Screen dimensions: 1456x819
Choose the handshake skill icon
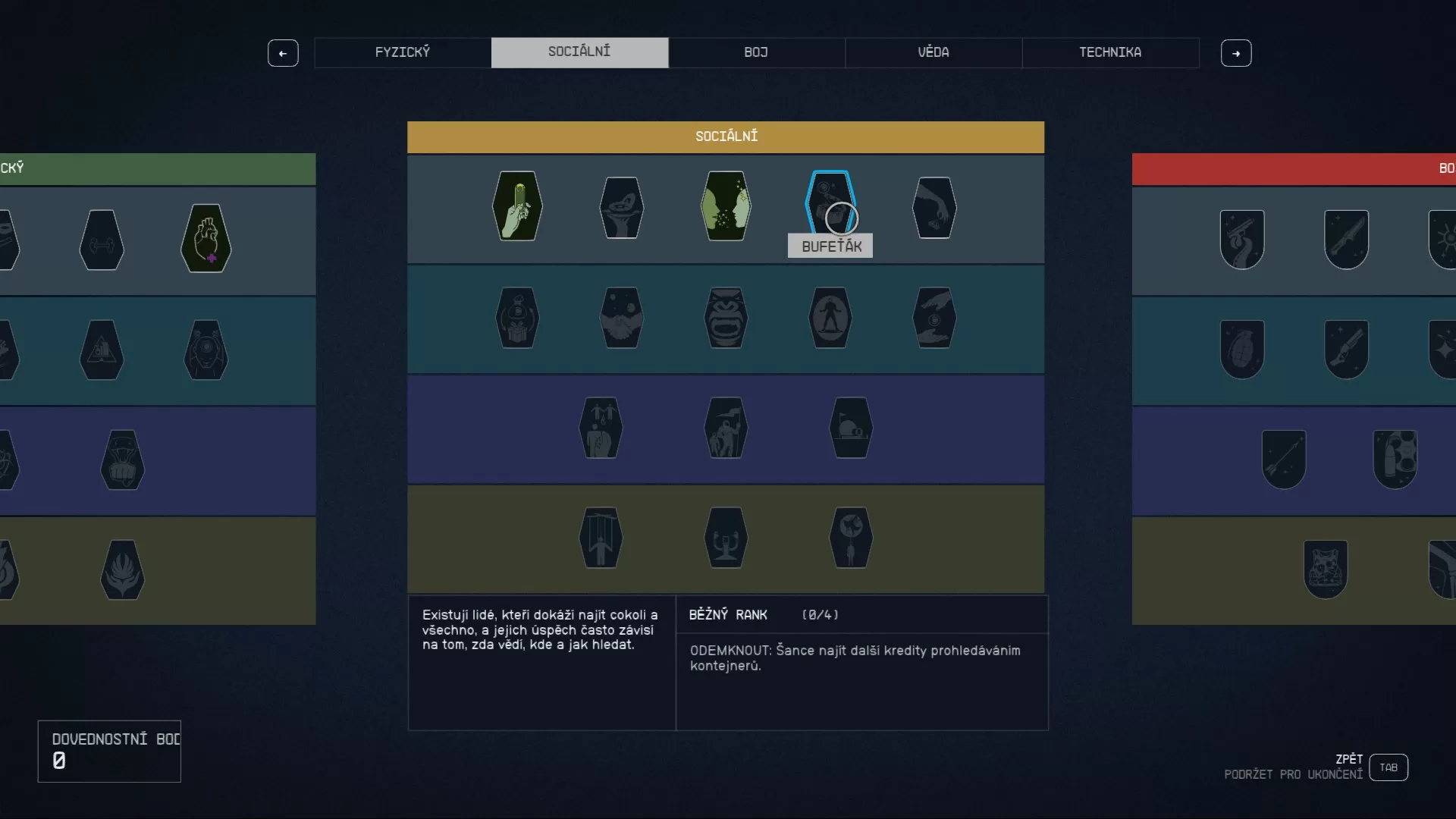pos(622,318)
